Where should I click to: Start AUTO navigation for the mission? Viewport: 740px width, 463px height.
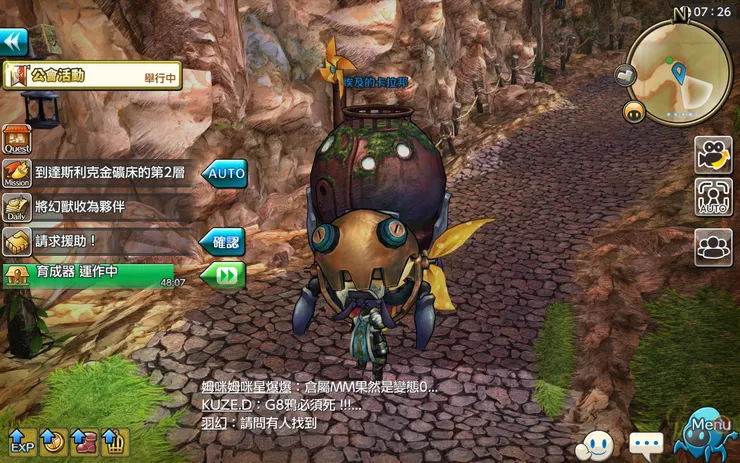(x=223, y=173)
